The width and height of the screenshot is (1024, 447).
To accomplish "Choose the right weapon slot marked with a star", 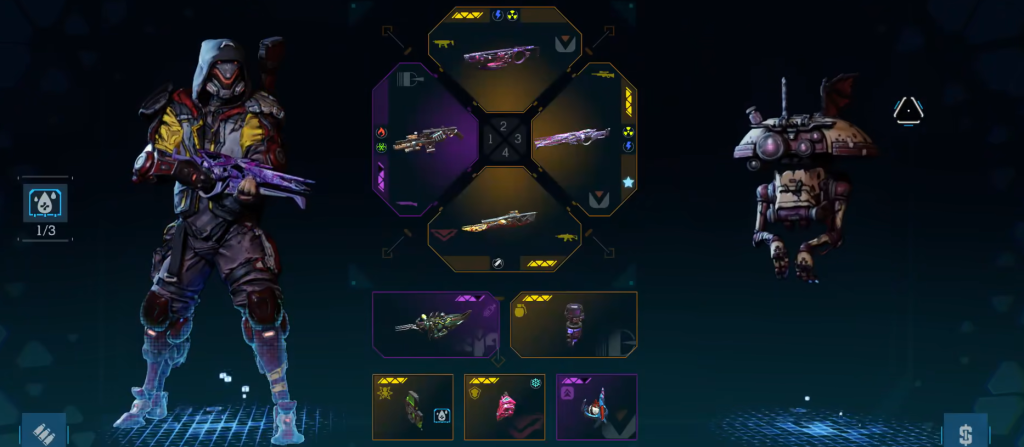I will (583, 138).
